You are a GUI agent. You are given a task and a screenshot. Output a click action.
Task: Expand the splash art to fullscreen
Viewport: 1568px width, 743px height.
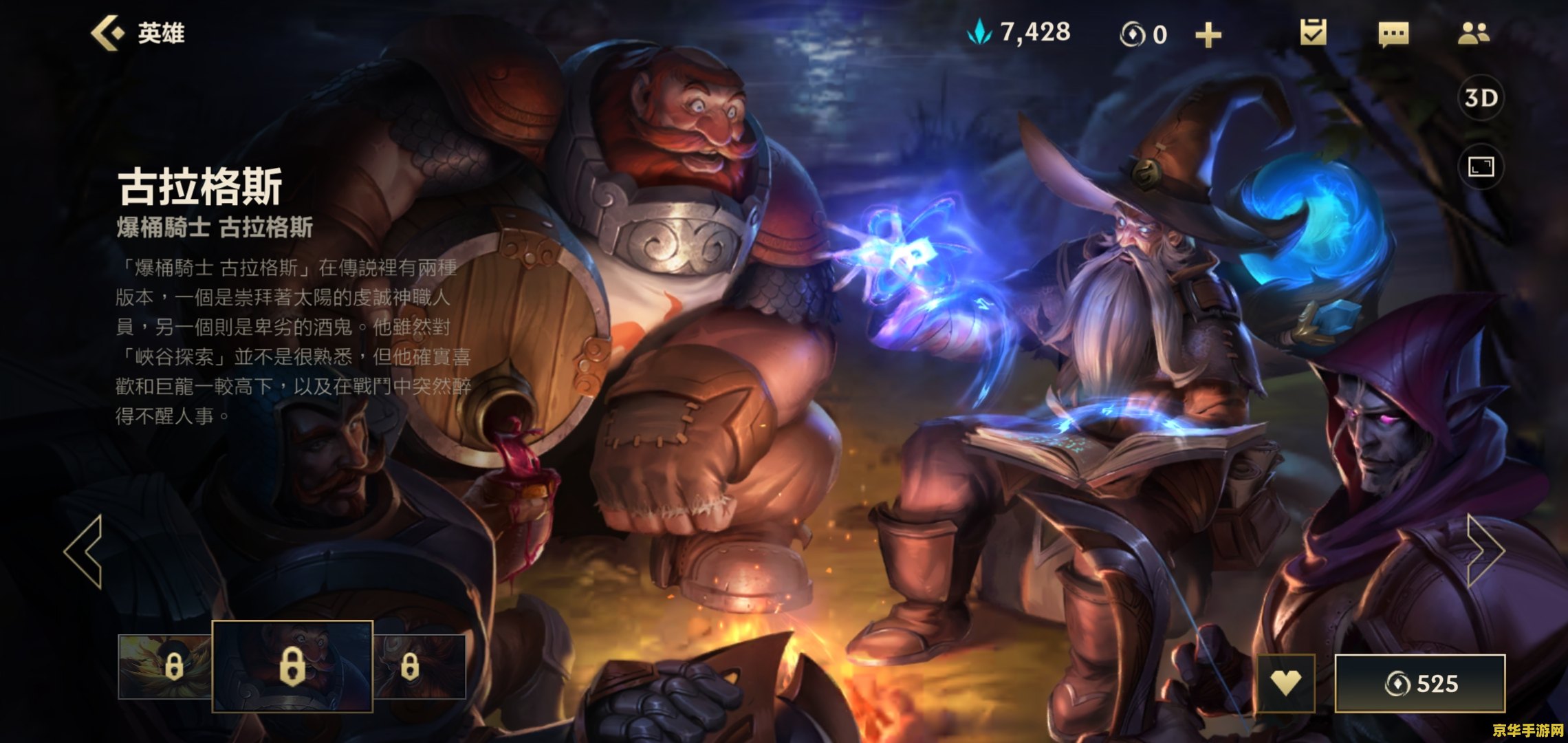[1481, 166]
